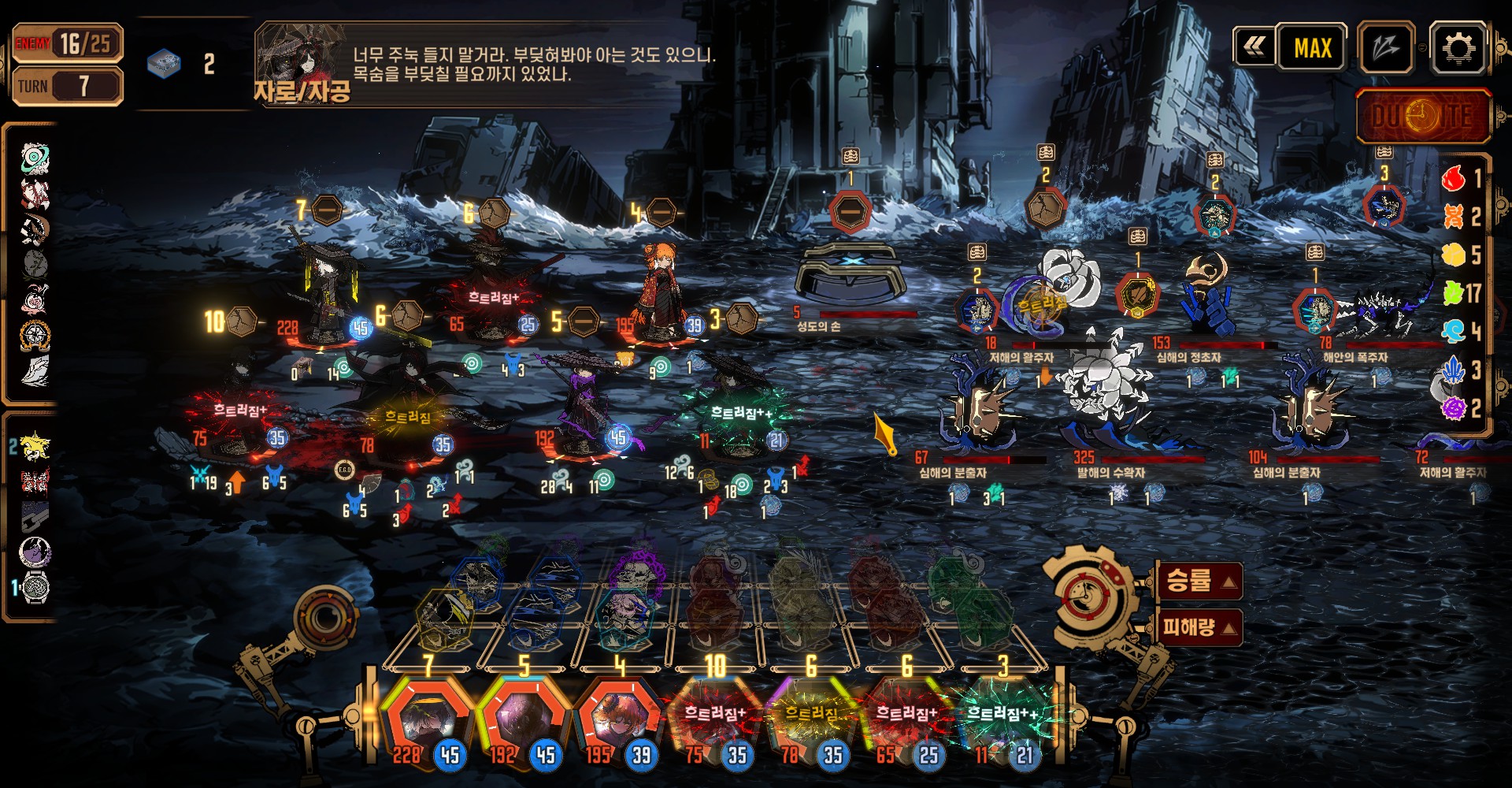Click the MAX button

(1312, 48)
